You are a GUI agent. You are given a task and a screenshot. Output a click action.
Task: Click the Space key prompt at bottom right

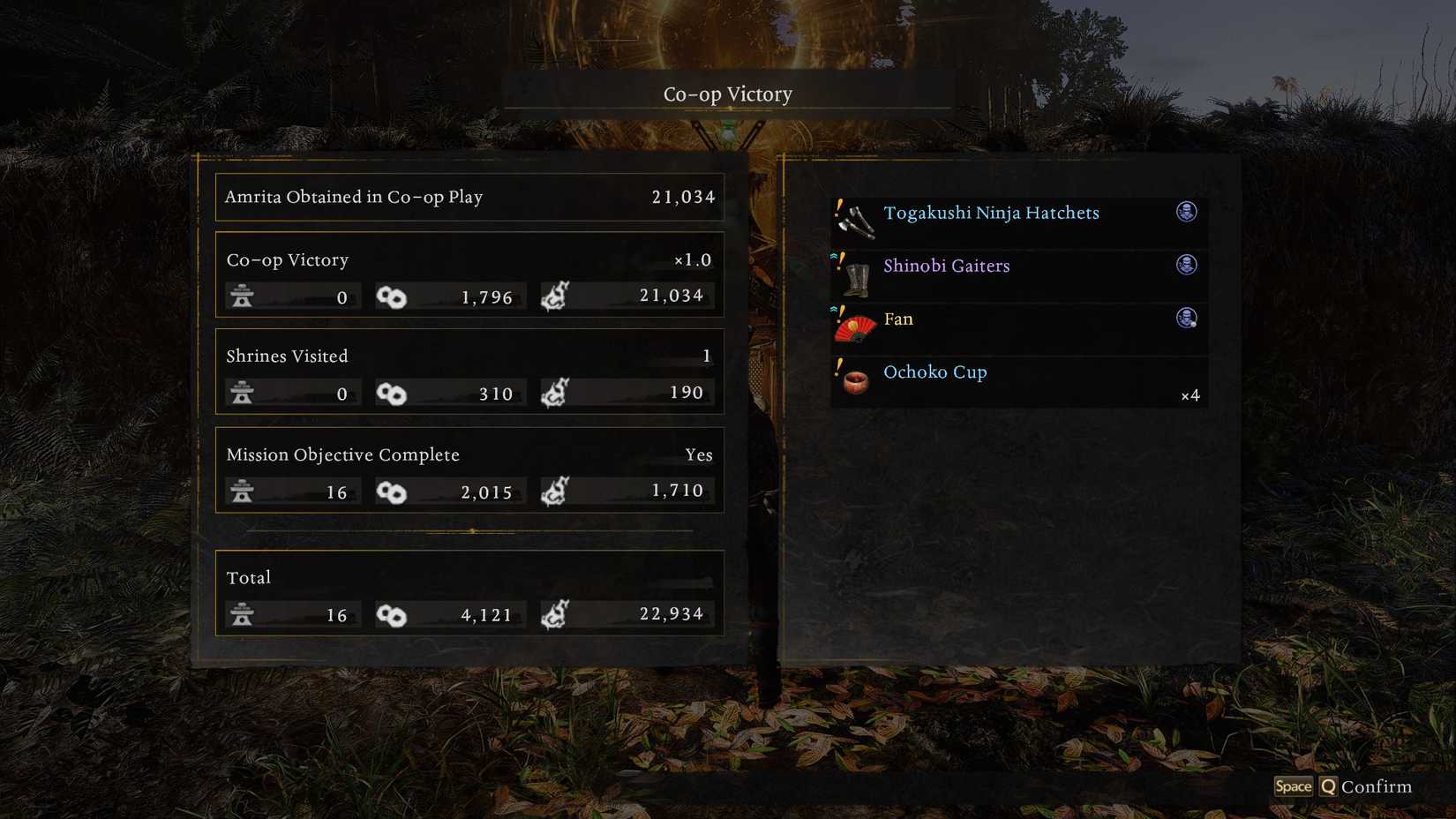1294,785
